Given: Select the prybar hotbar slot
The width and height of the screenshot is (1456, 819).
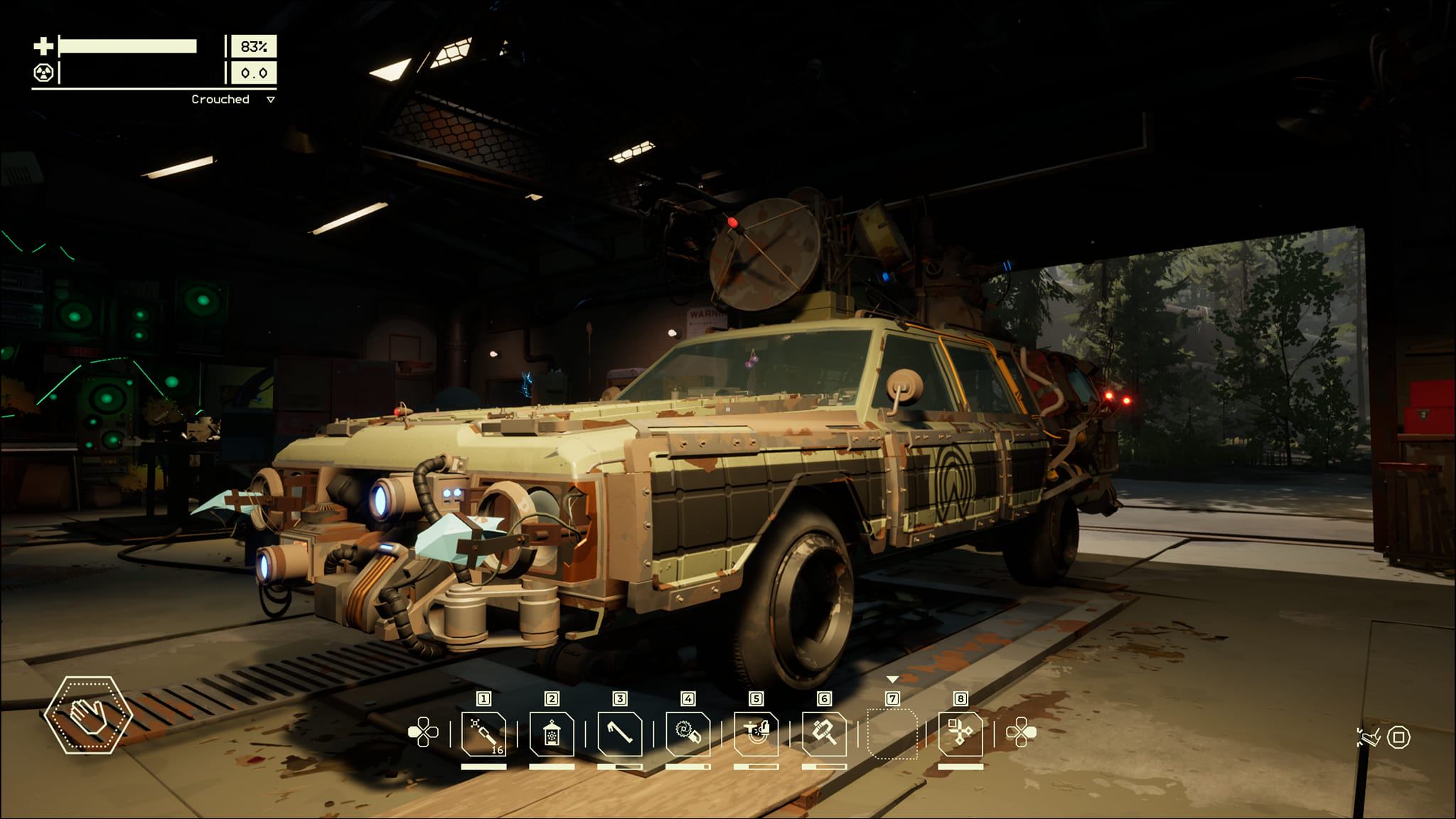Looking at the screenshot, I should click(x=620, y=734).
